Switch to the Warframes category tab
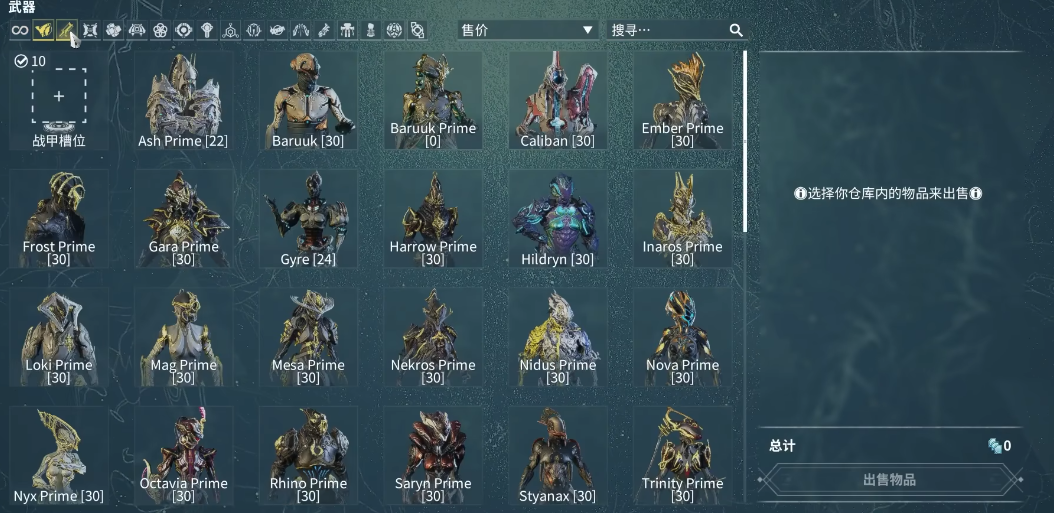This screenshot has width=1054, height=513. pos(43,30)
